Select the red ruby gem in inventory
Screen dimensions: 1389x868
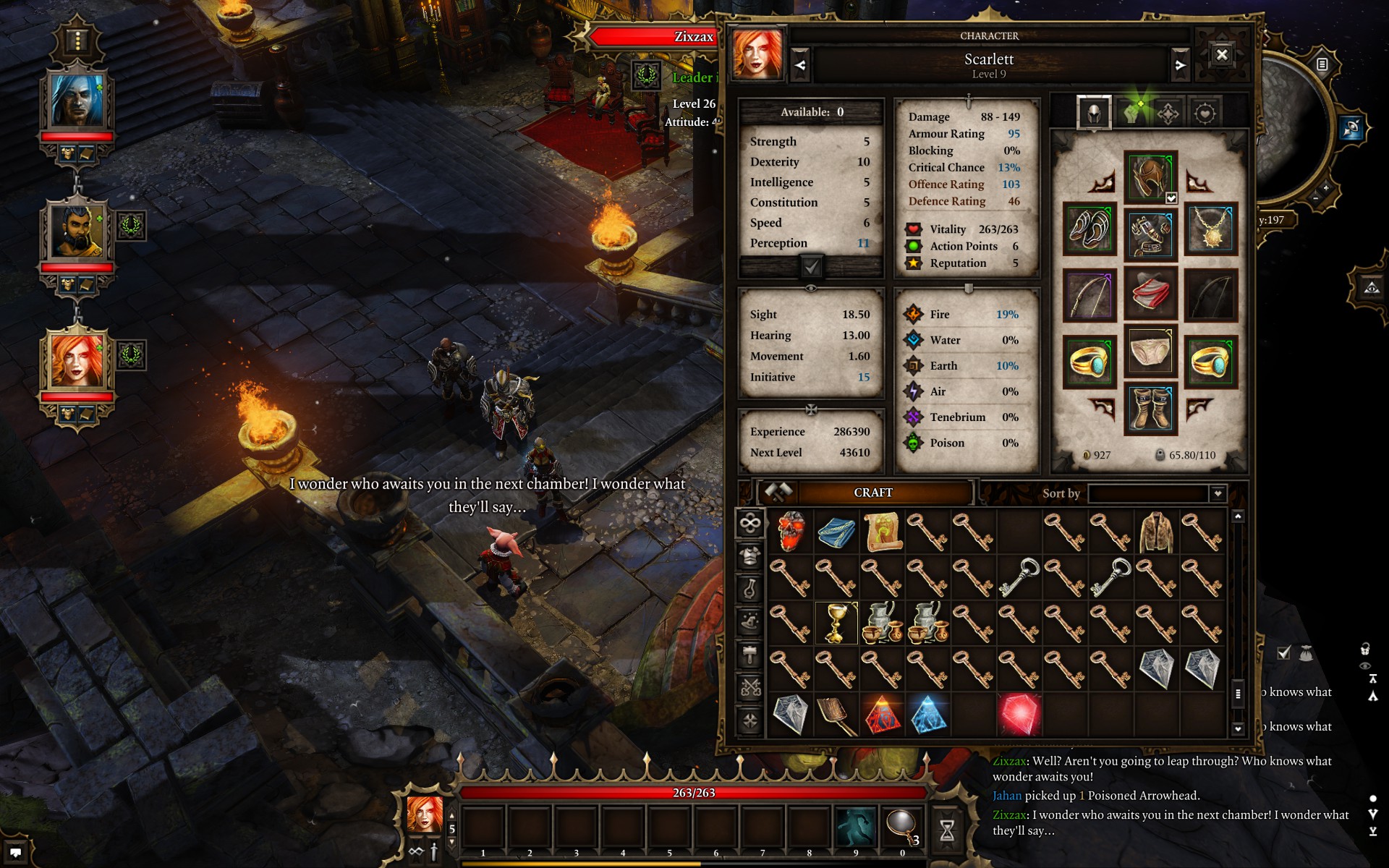[x=1019, y=714]
